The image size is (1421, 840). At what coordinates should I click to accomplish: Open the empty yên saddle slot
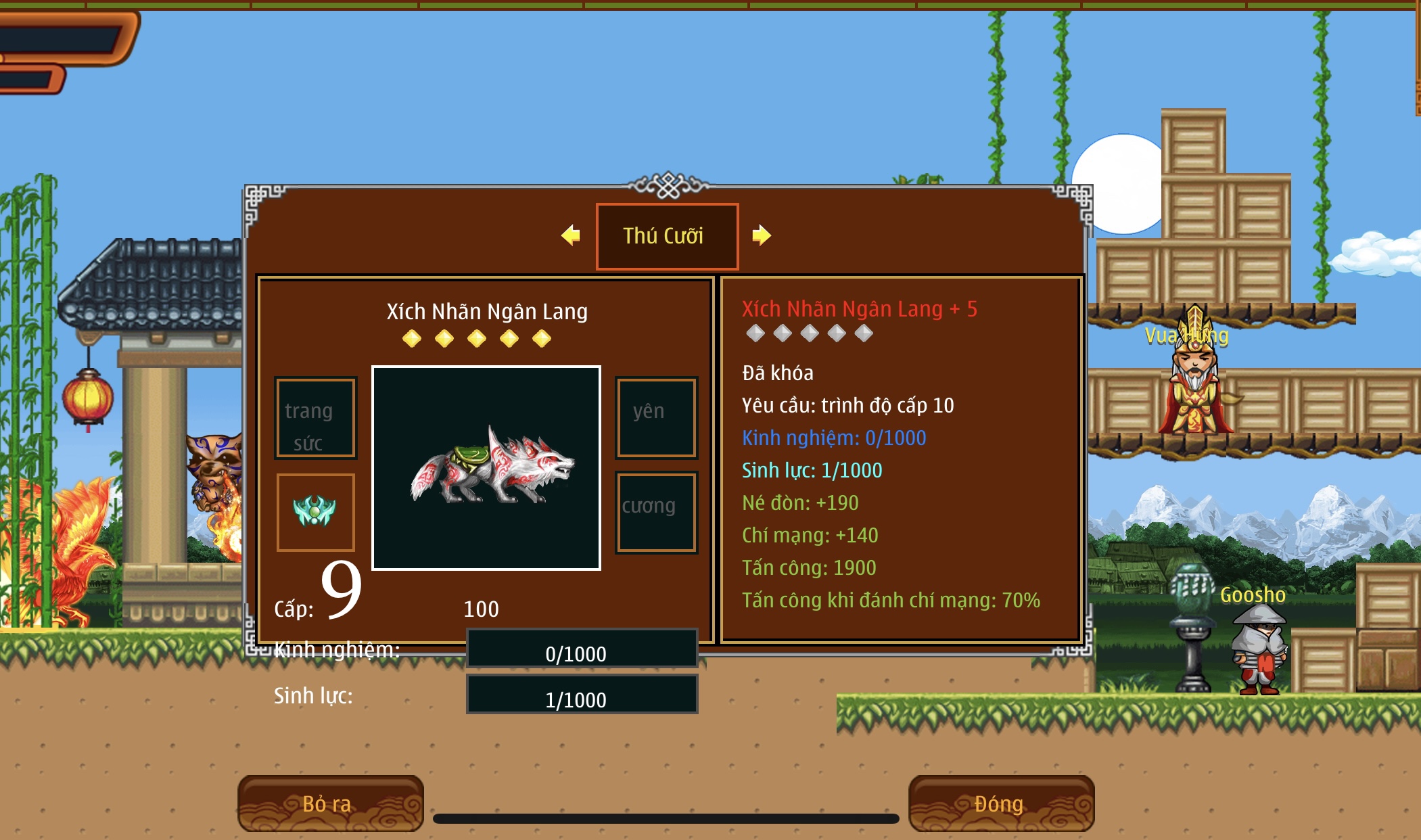pos(656,418)
